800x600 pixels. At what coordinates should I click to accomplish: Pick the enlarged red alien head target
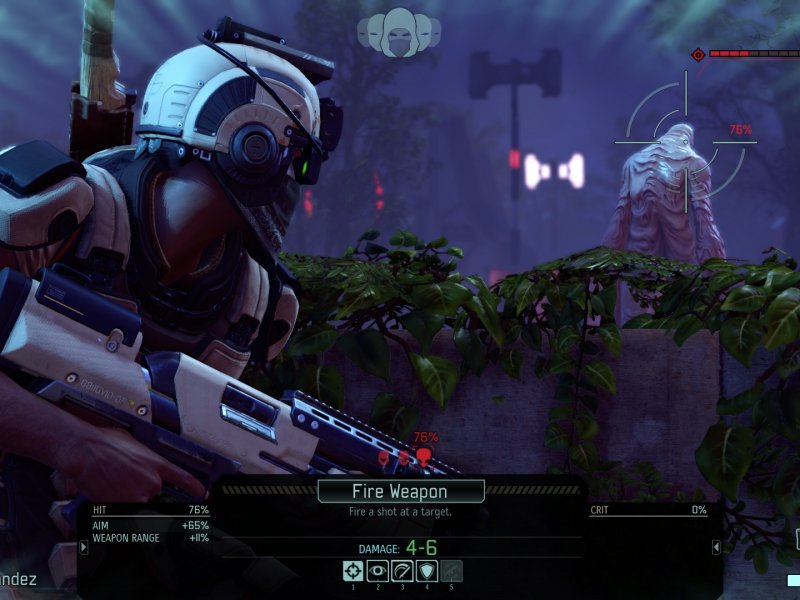423,457
